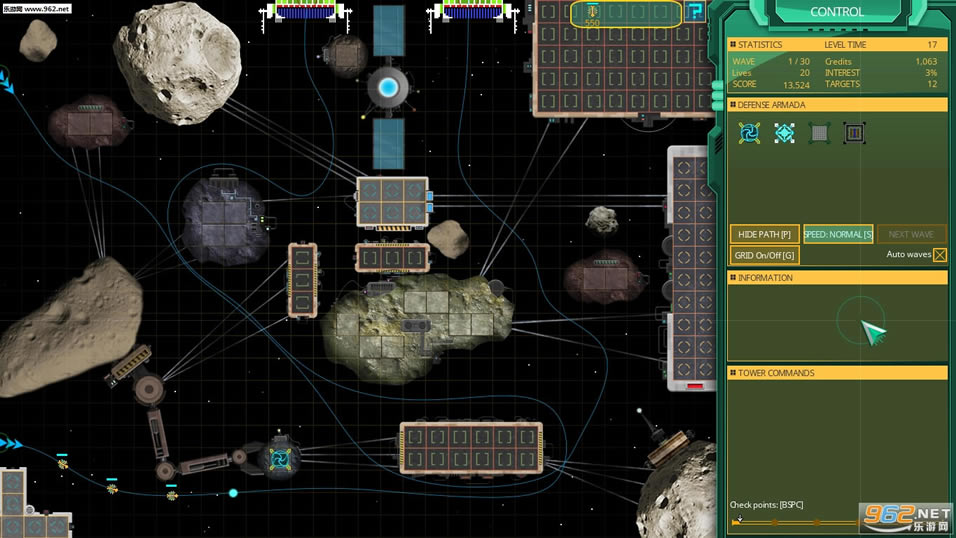Image resolution: width=956 pixels, height=538 pixels.
Task: Toggle the grid with GRID On/Off
Action: [x=764, y=255]
